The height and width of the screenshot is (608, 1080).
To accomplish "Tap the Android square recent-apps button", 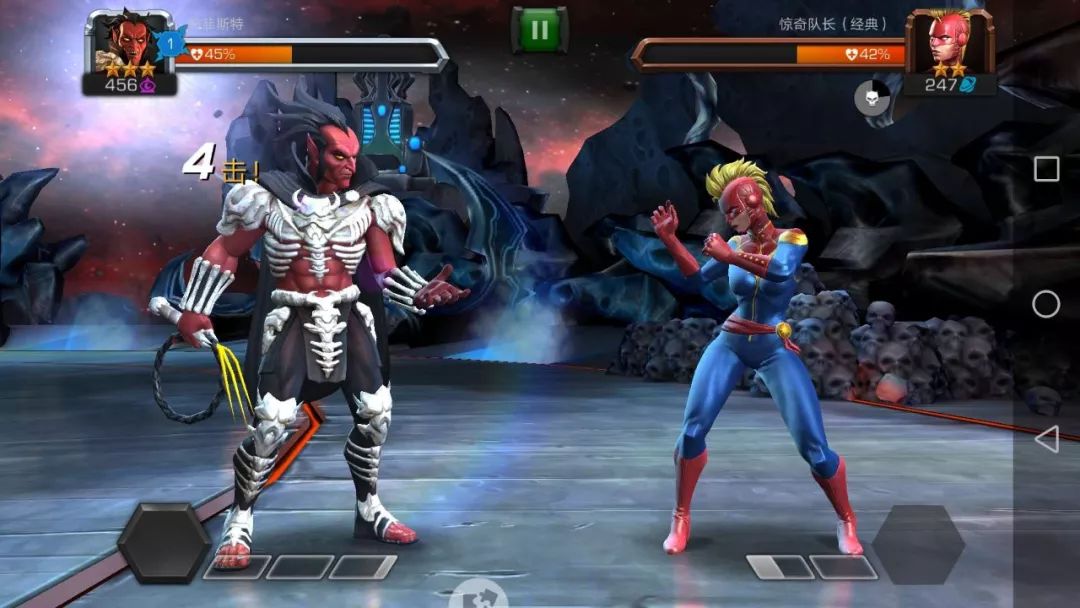I will (x=1046, y=169).
